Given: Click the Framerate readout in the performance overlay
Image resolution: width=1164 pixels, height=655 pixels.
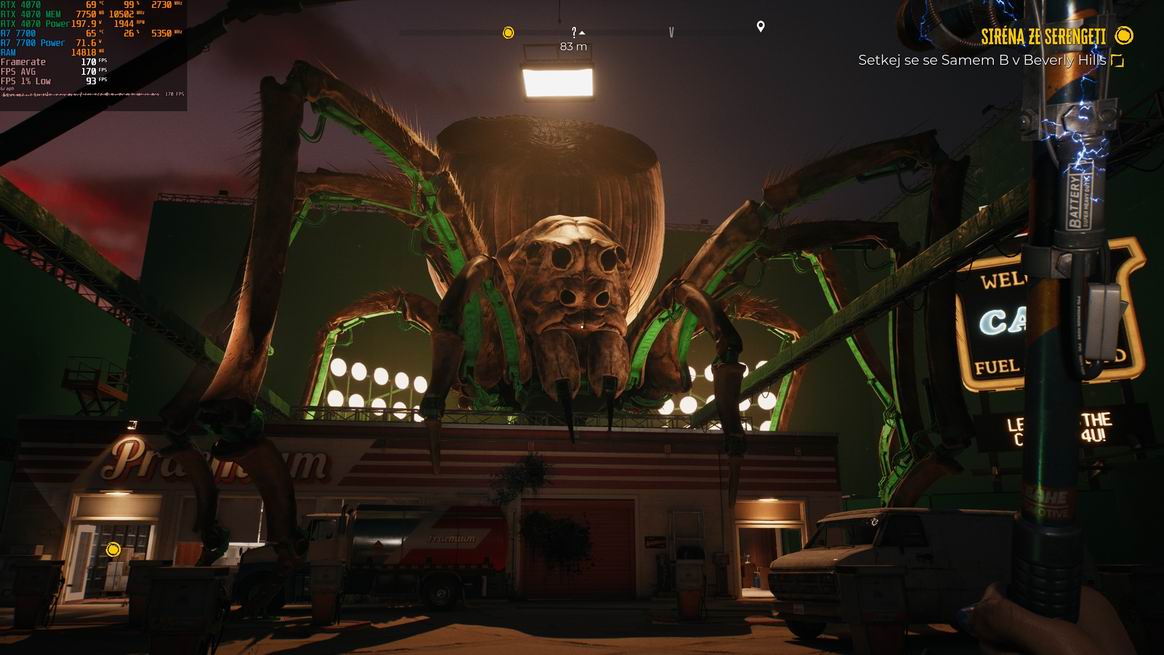Looking at the screenshot, I should point(52,62).
